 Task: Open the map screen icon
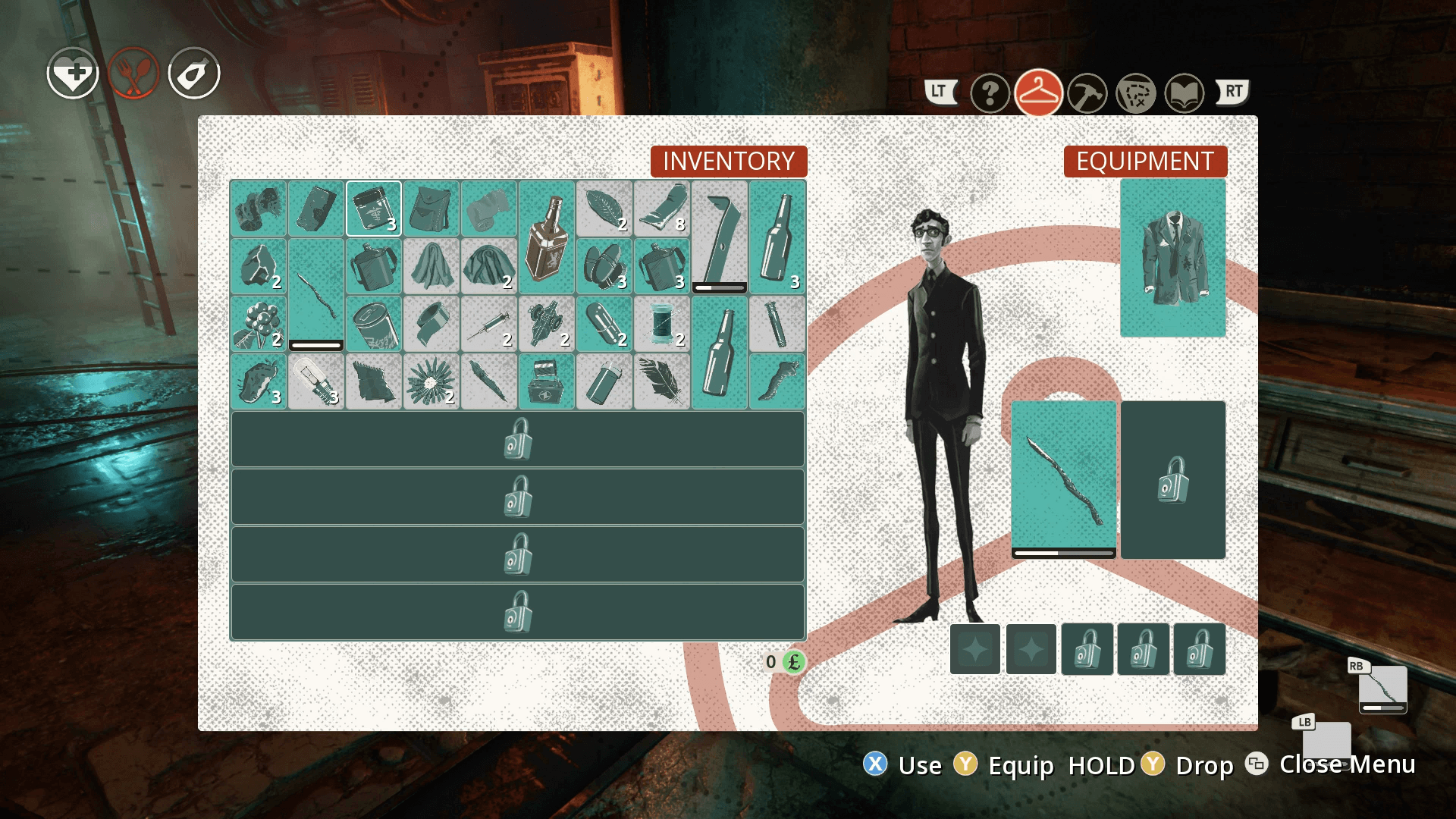click(x=1136, y=93)
